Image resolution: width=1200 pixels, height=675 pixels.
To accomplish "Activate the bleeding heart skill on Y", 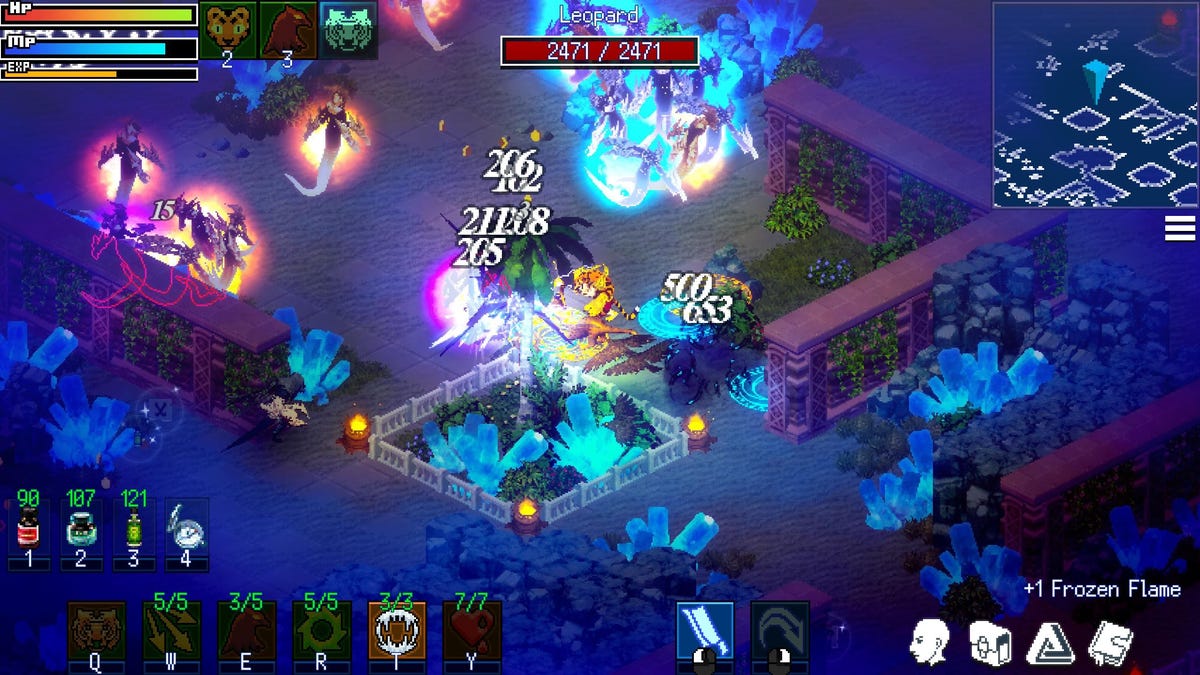I will click(471, 631).
